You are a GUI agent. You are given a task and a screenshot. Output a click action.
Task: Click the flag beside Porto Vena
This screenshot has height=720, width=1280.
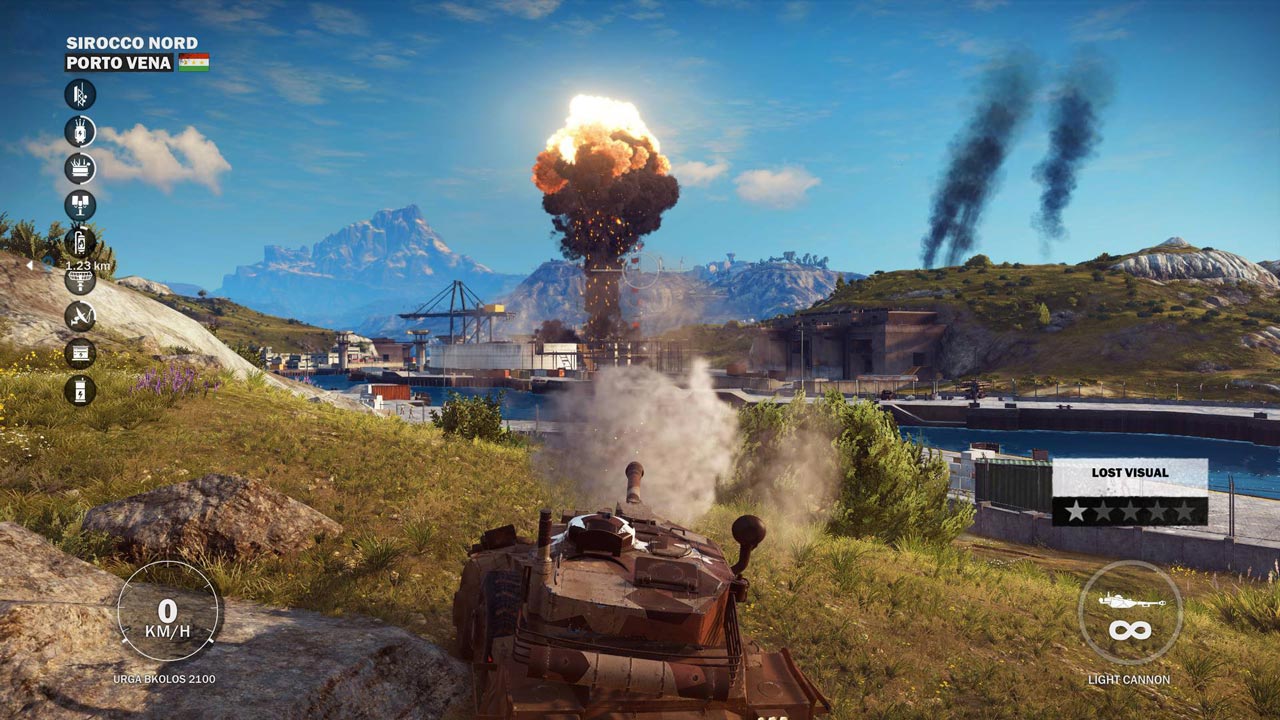click(194, 62)
